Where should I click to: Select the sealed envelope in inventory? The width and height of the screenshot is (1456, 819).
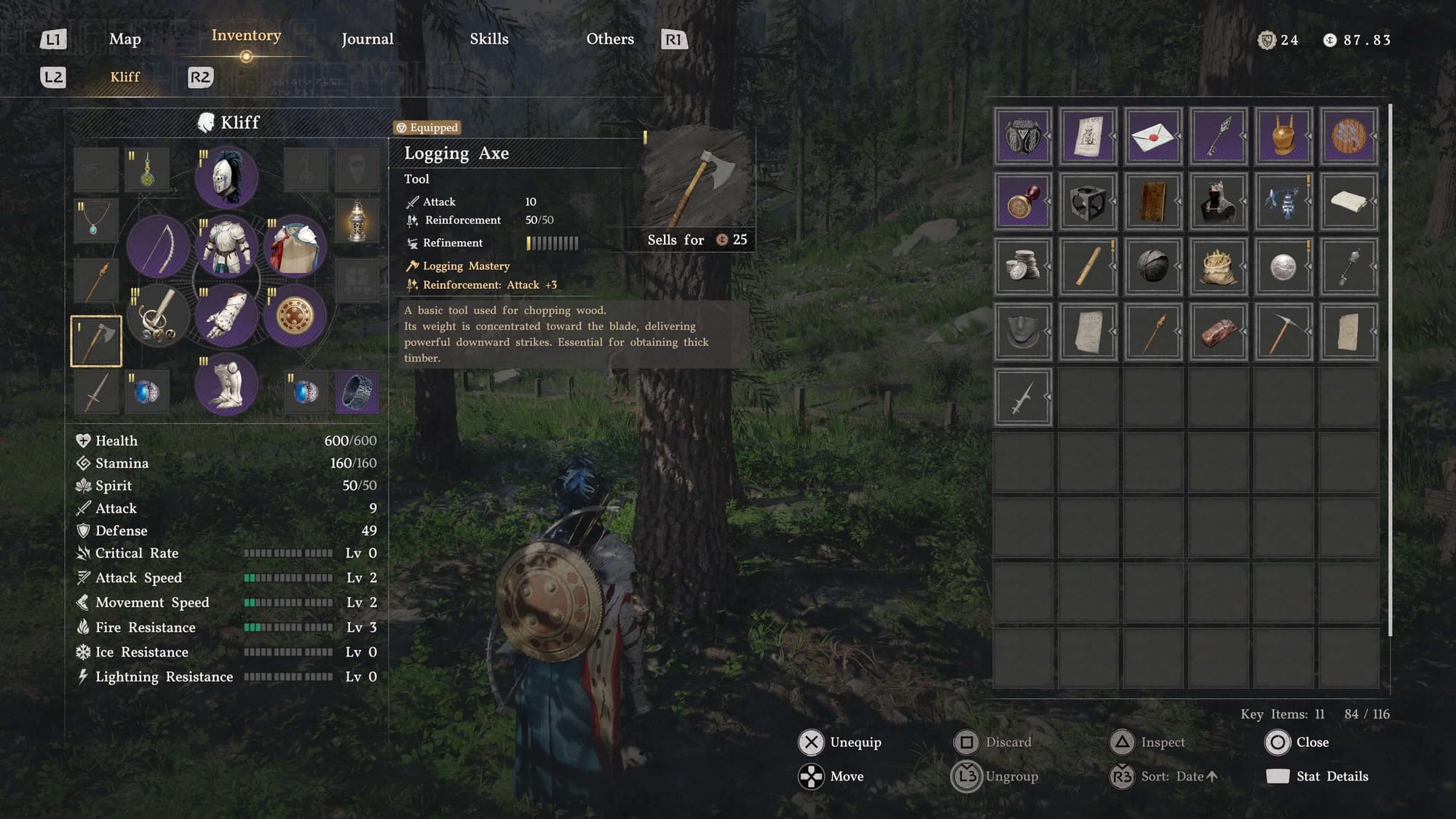[x=1152, y=136]
